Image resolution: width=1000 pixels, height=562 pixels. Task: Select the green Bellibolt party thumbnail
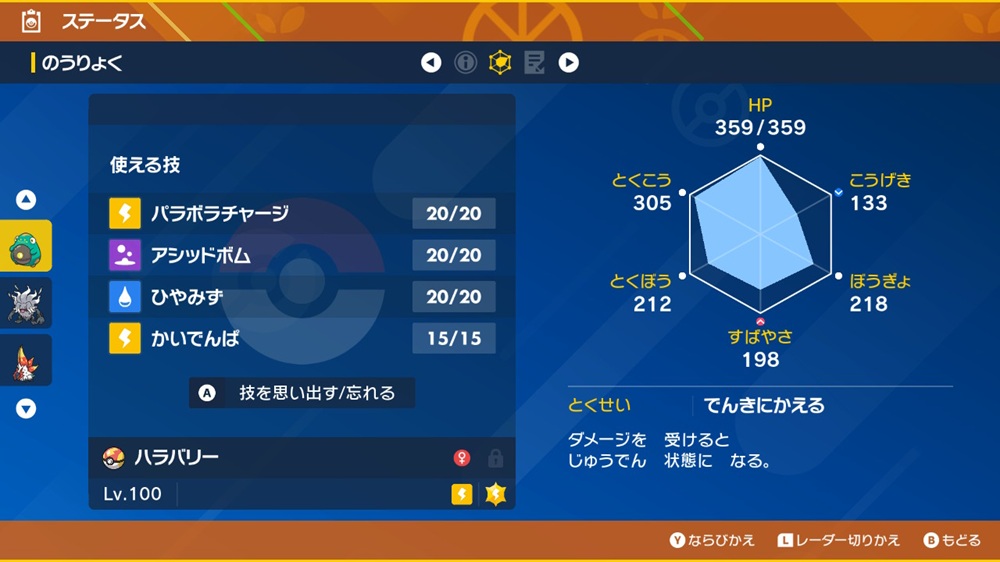click(25, 247)
